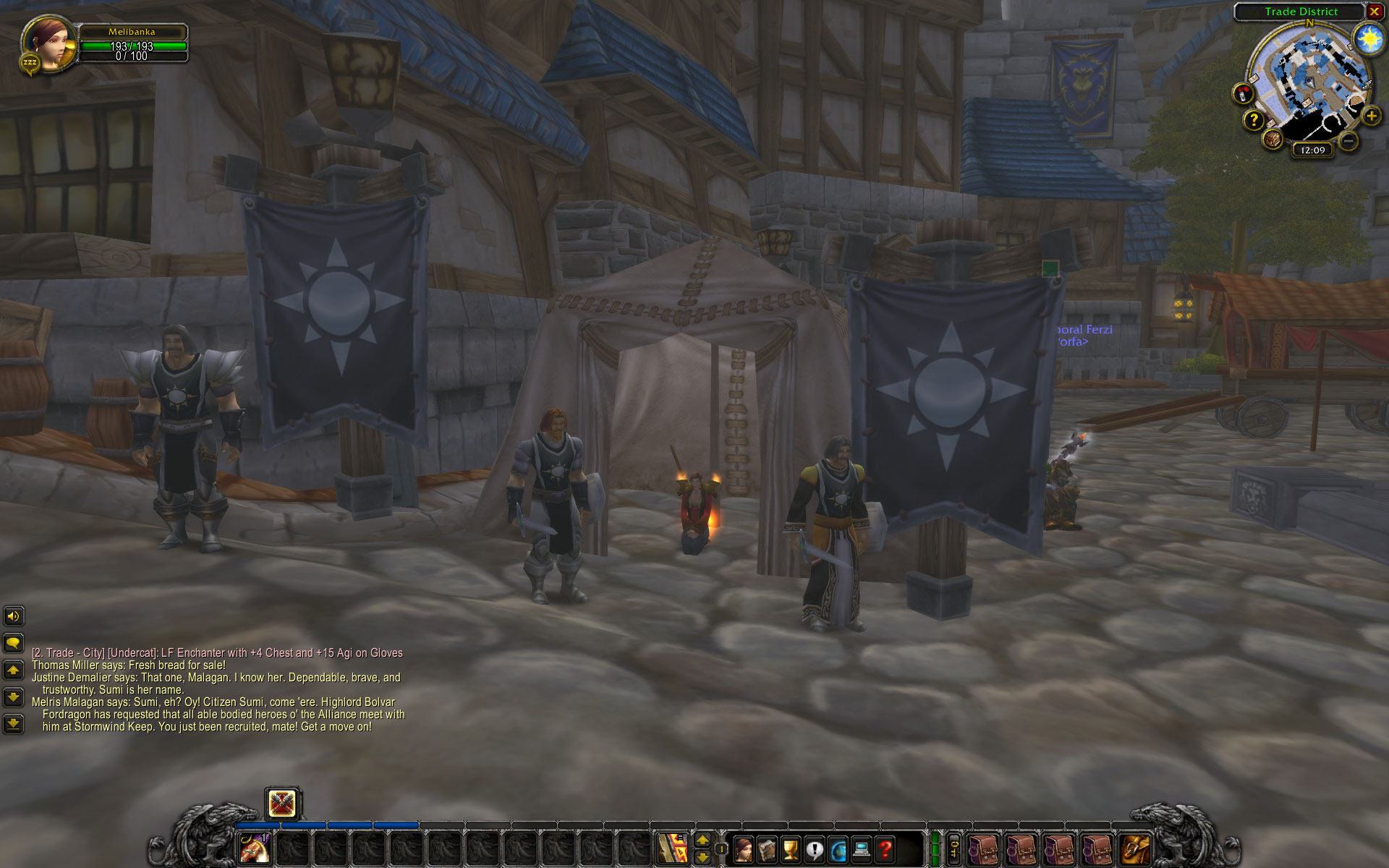Zoom in the minimap with the plus button
Viewport: 1389px width, 868px height.
click(1371, 116)
